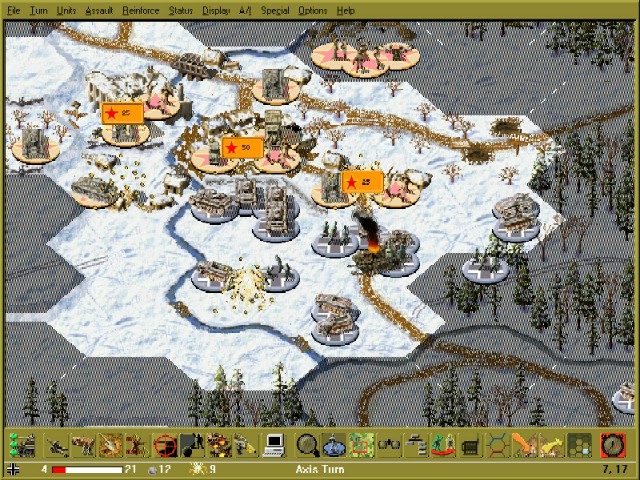Open the Special menu
Viewport: 640px width, 480px height.
(275, 10)
